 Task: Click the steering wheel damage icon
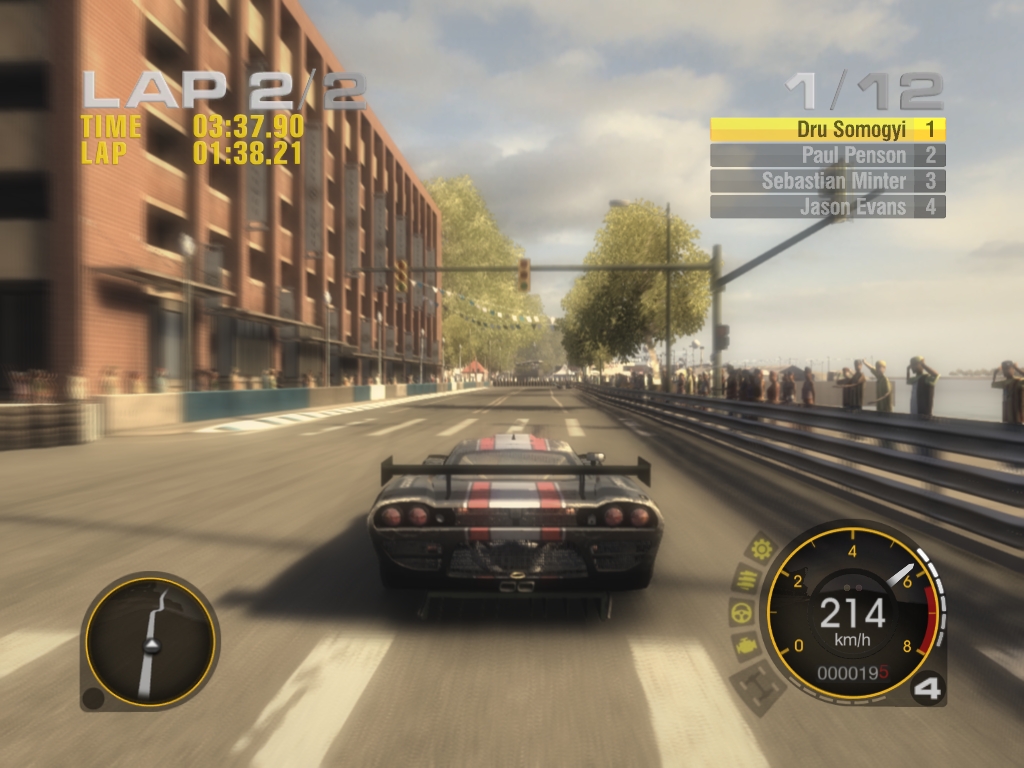(x=740, y=612)
